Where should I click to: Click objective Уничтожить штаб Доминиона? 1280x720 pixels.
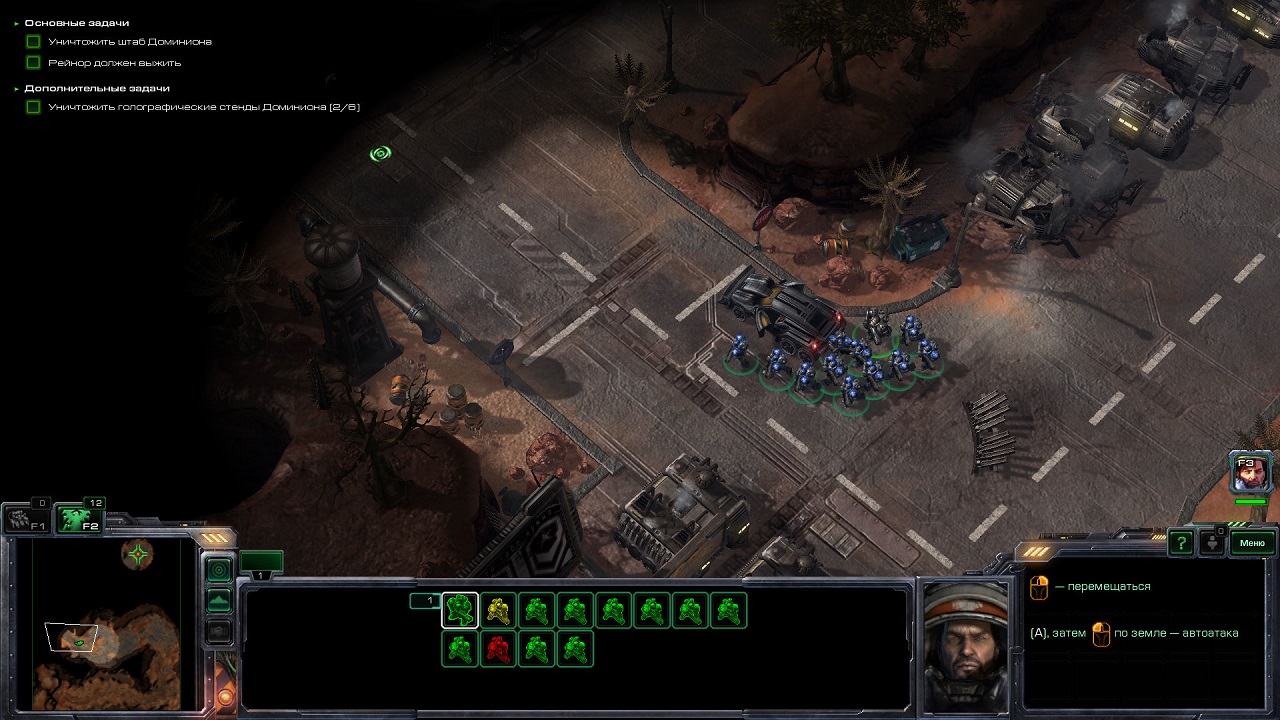[129, 42]
